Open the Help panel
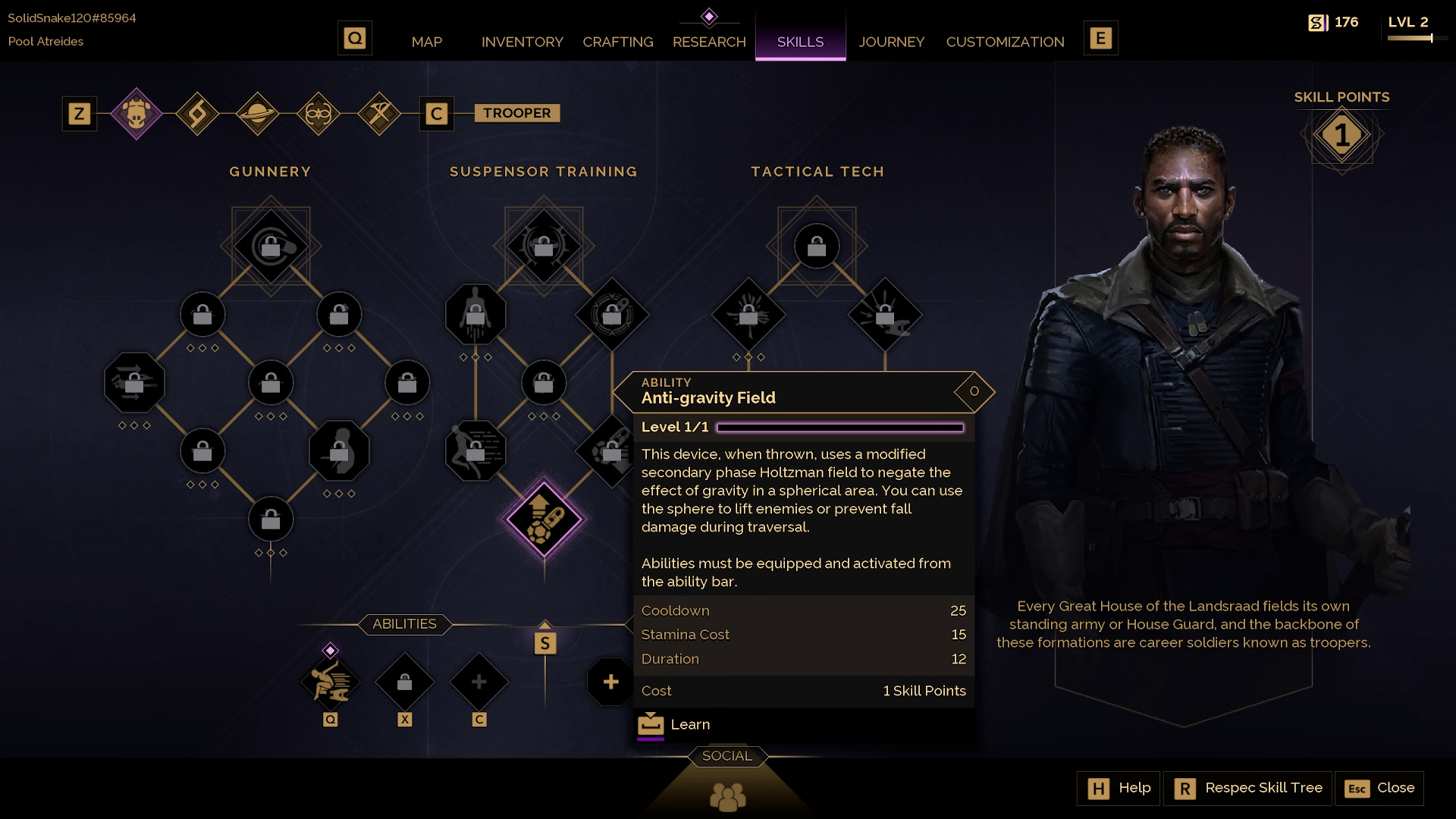This screenshot has height=819, width=1456. click(1119, 788)
